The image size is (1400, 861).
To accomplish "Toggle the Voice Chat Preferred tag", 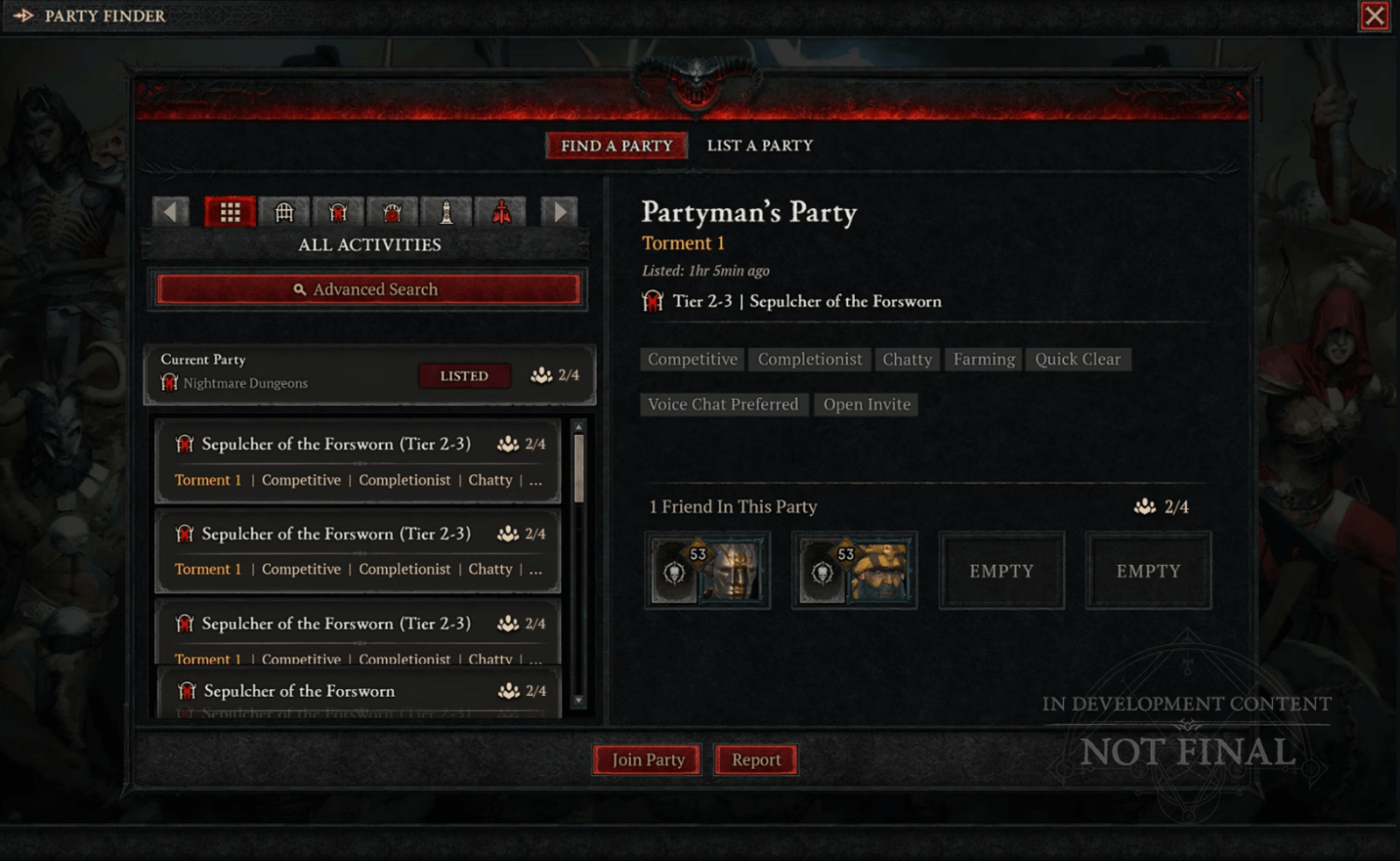I will [723, 403].
